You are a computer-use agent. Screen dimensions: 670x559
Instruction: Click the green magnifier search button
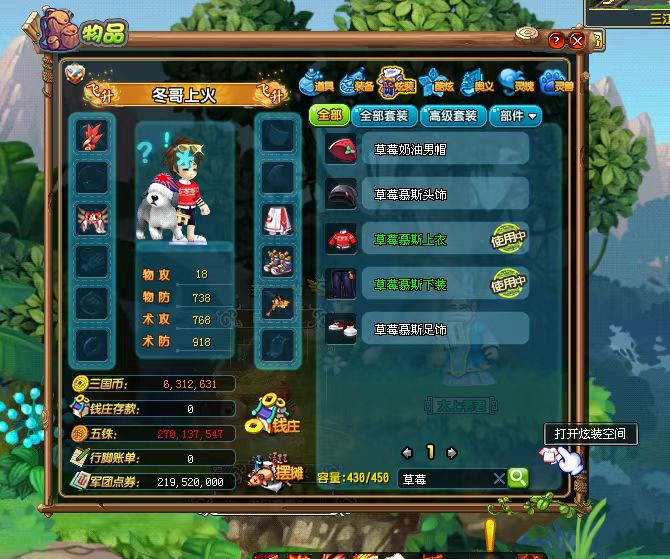[x=517, y=478]
